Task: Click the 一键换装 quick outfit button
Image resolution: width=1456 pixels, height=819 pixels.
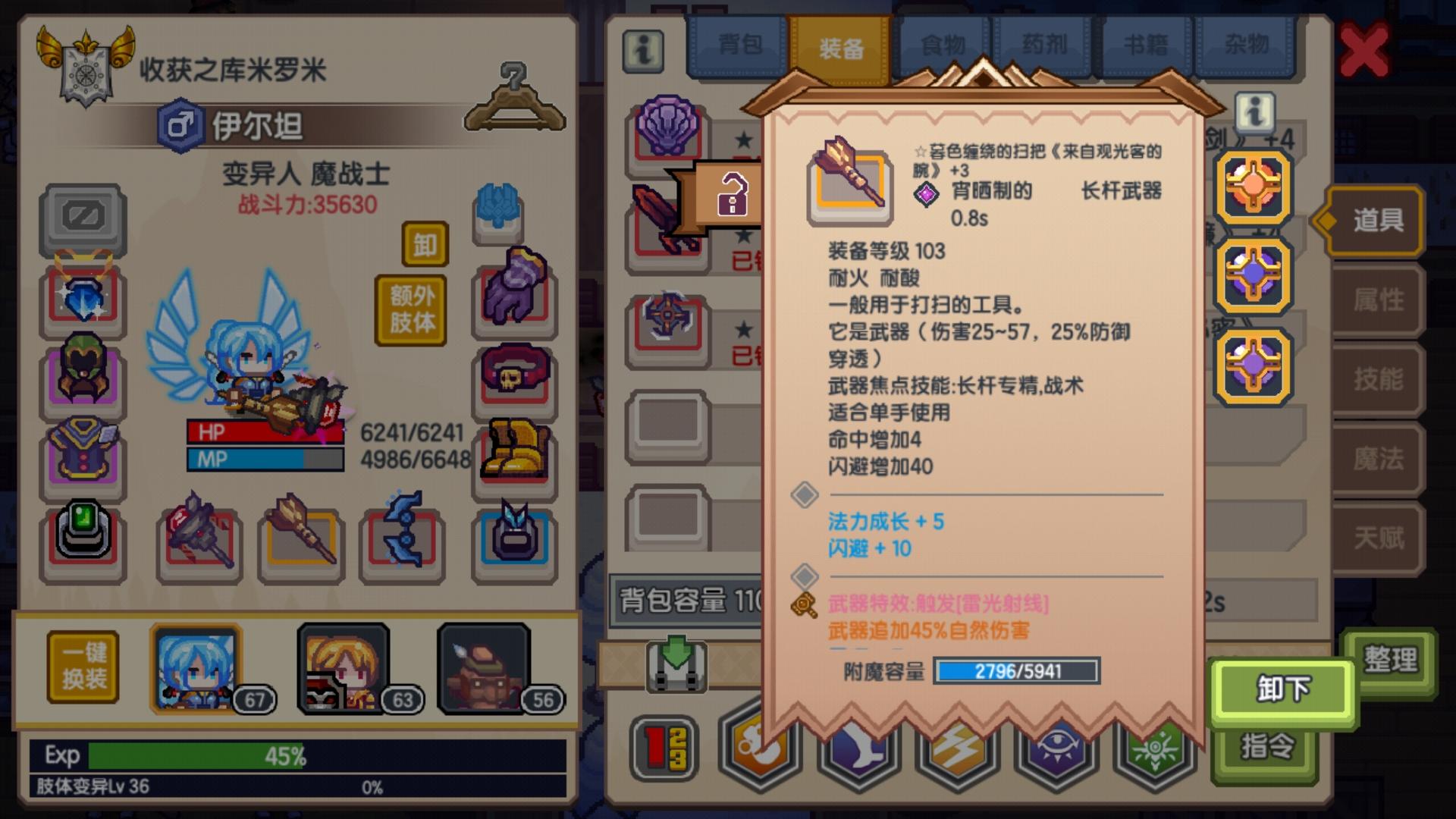Action: pyautogui.click(x=83, y=668)
